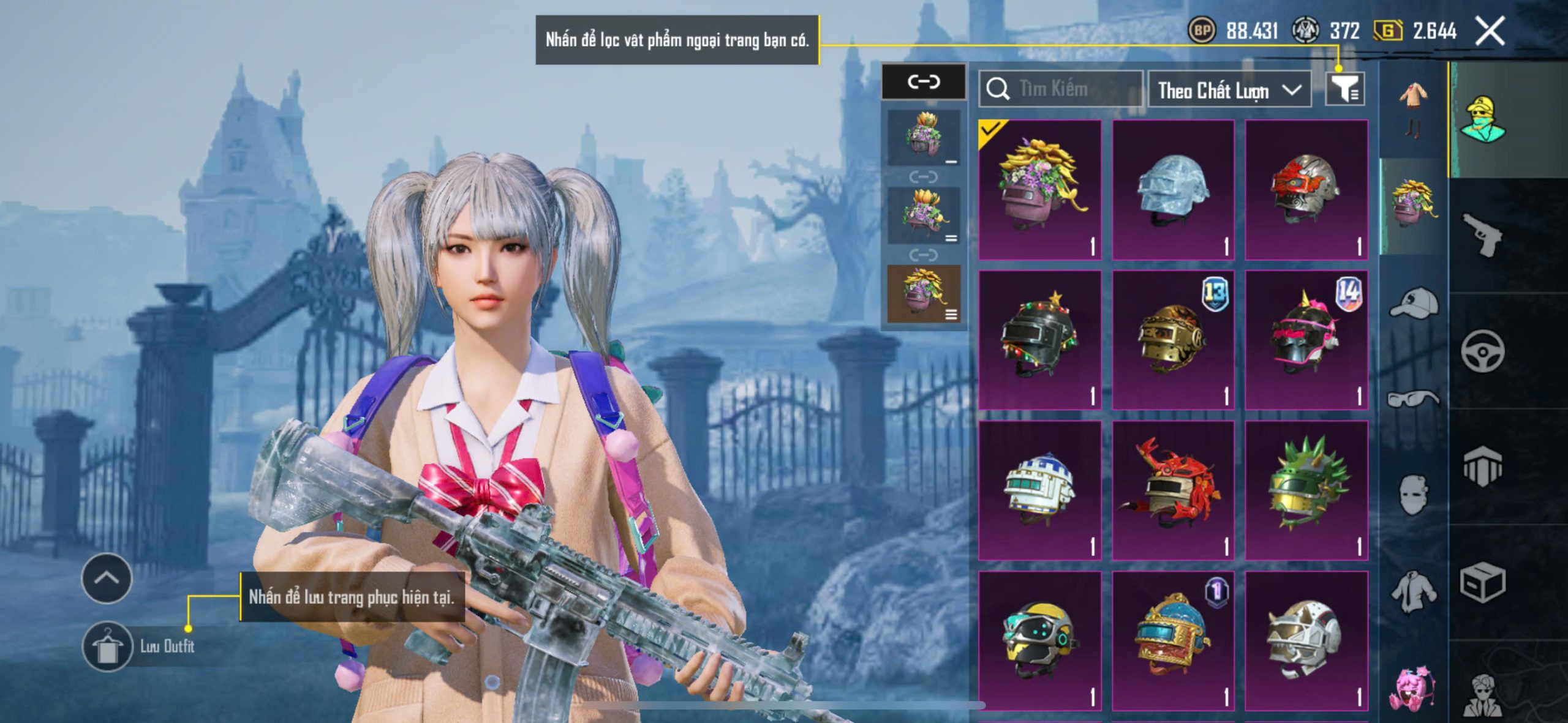1568x723 pixels.
Task: Open the steering wheel vehicle category
Action: [1482, 351]
